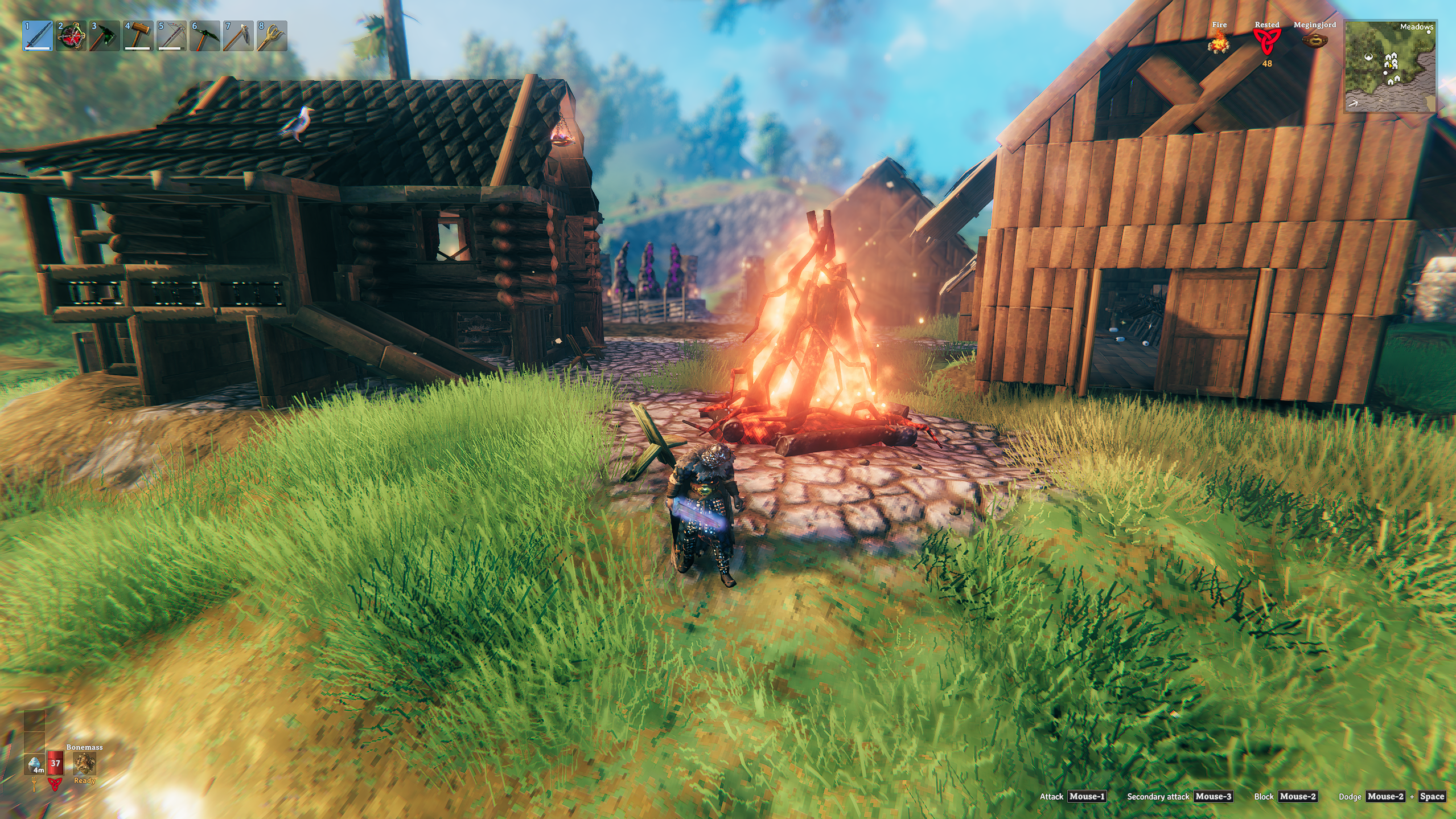Image resolution: width=1456 pixels, height=819 pixels.
Task: Pick the green pickaxe in slot 6
Action: (x=205, y=36)
